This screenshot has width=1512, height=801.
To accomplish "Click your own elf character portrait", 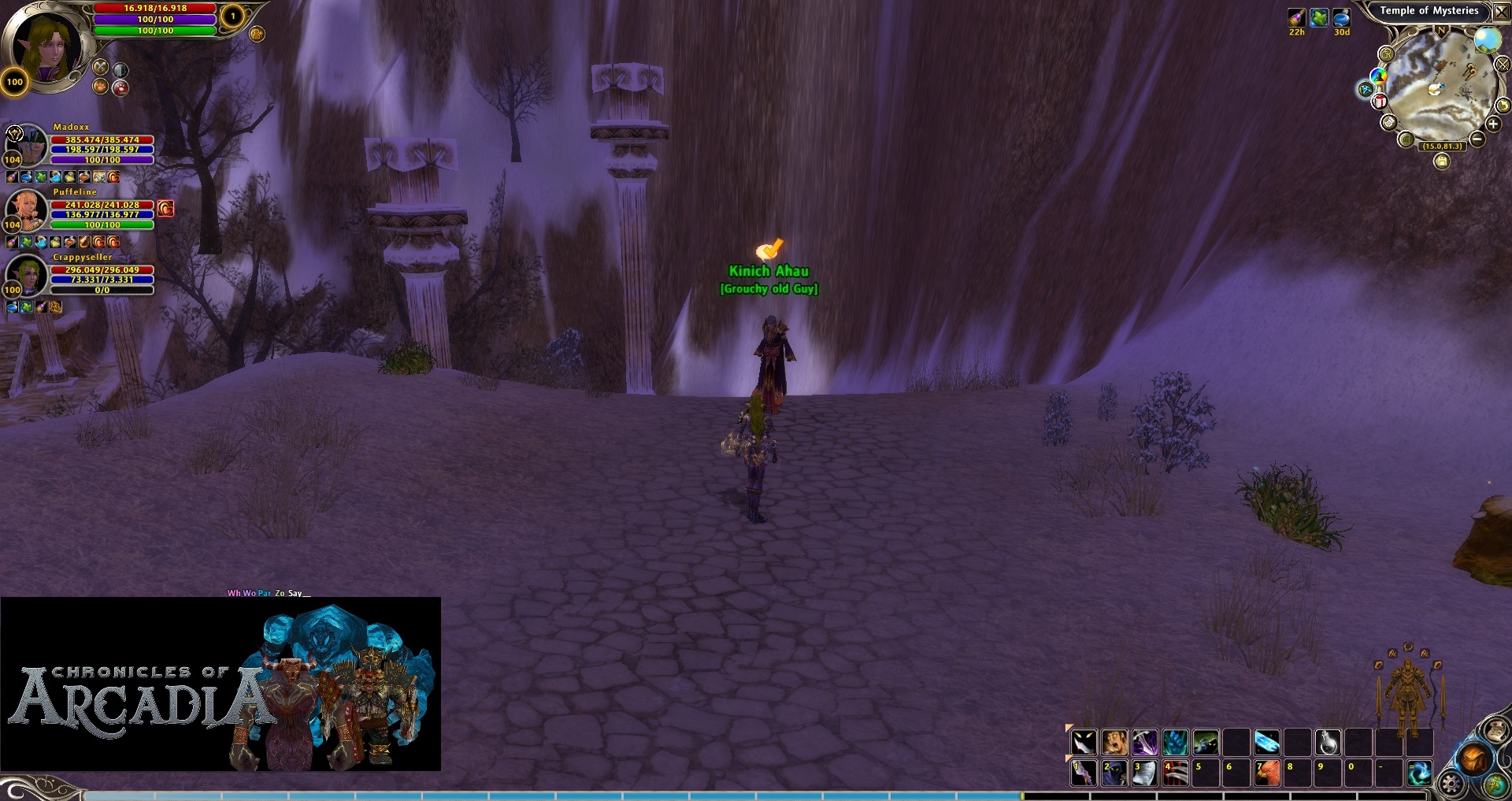I will pyautogui.click(x=47, y=46).
